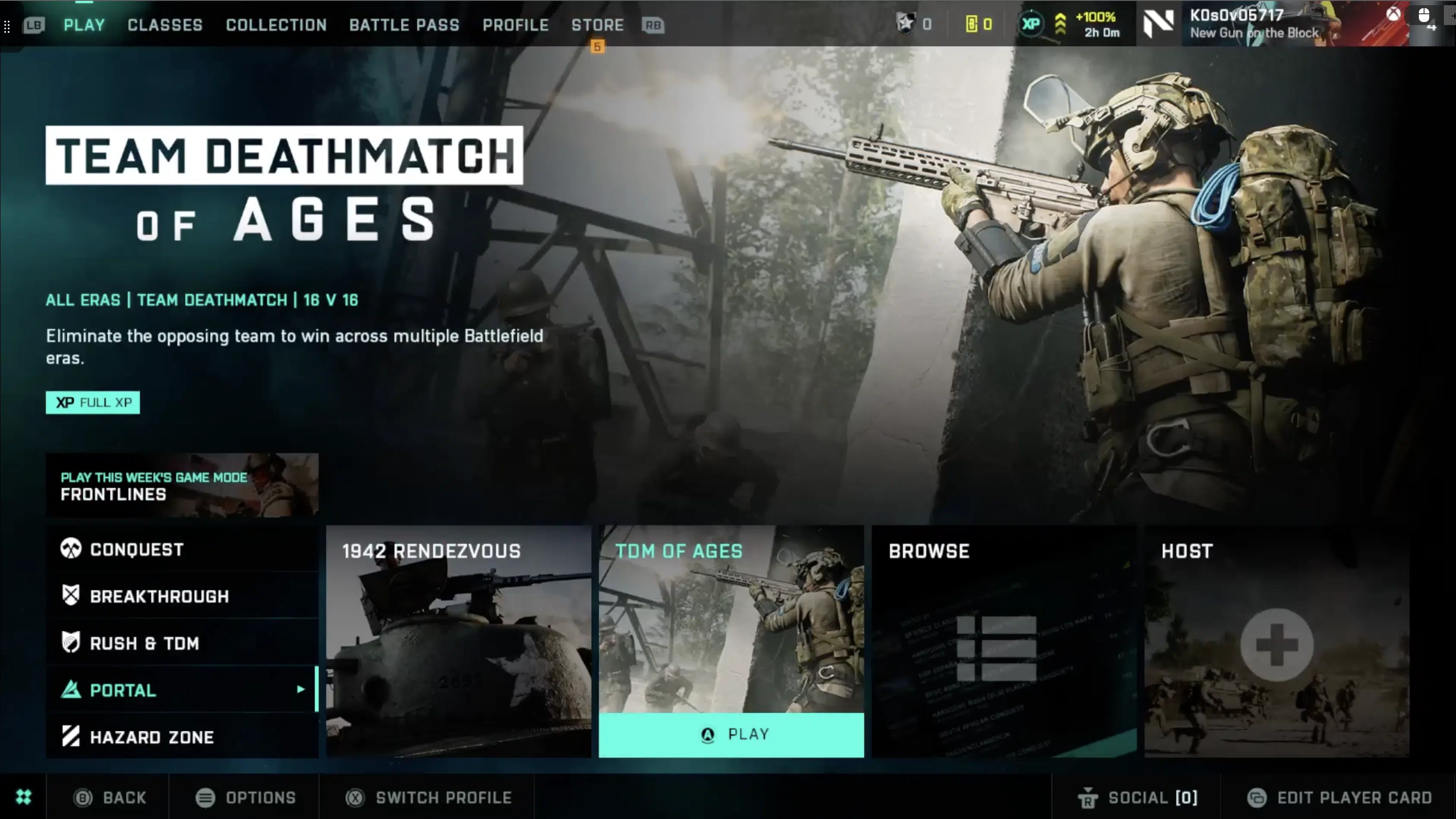Click the ribbons counter icon

907,24
